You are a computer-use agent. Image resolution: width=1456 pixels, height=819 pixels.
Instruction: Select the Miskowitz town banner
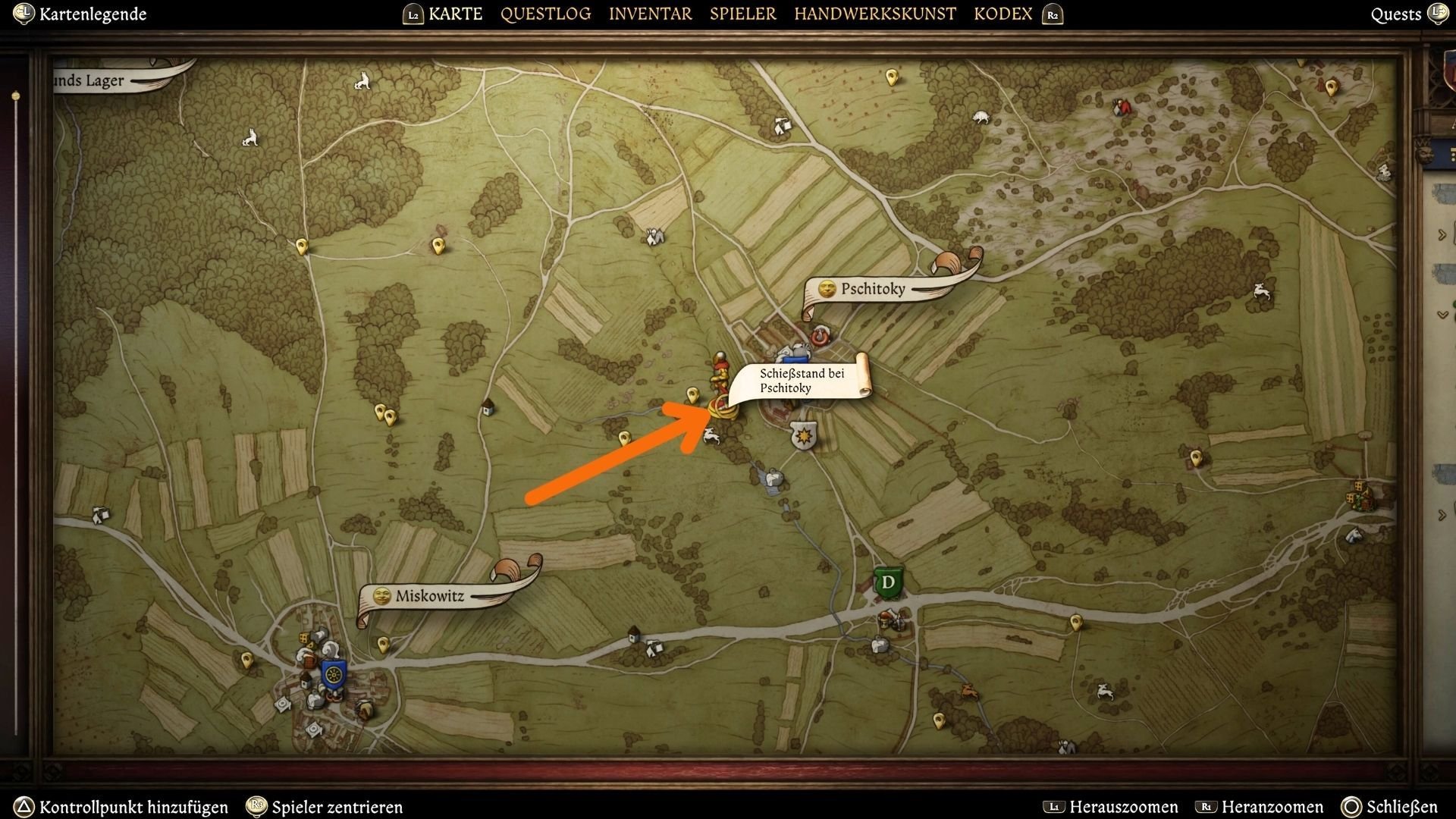pyautogui.click(x=430, y=596)
